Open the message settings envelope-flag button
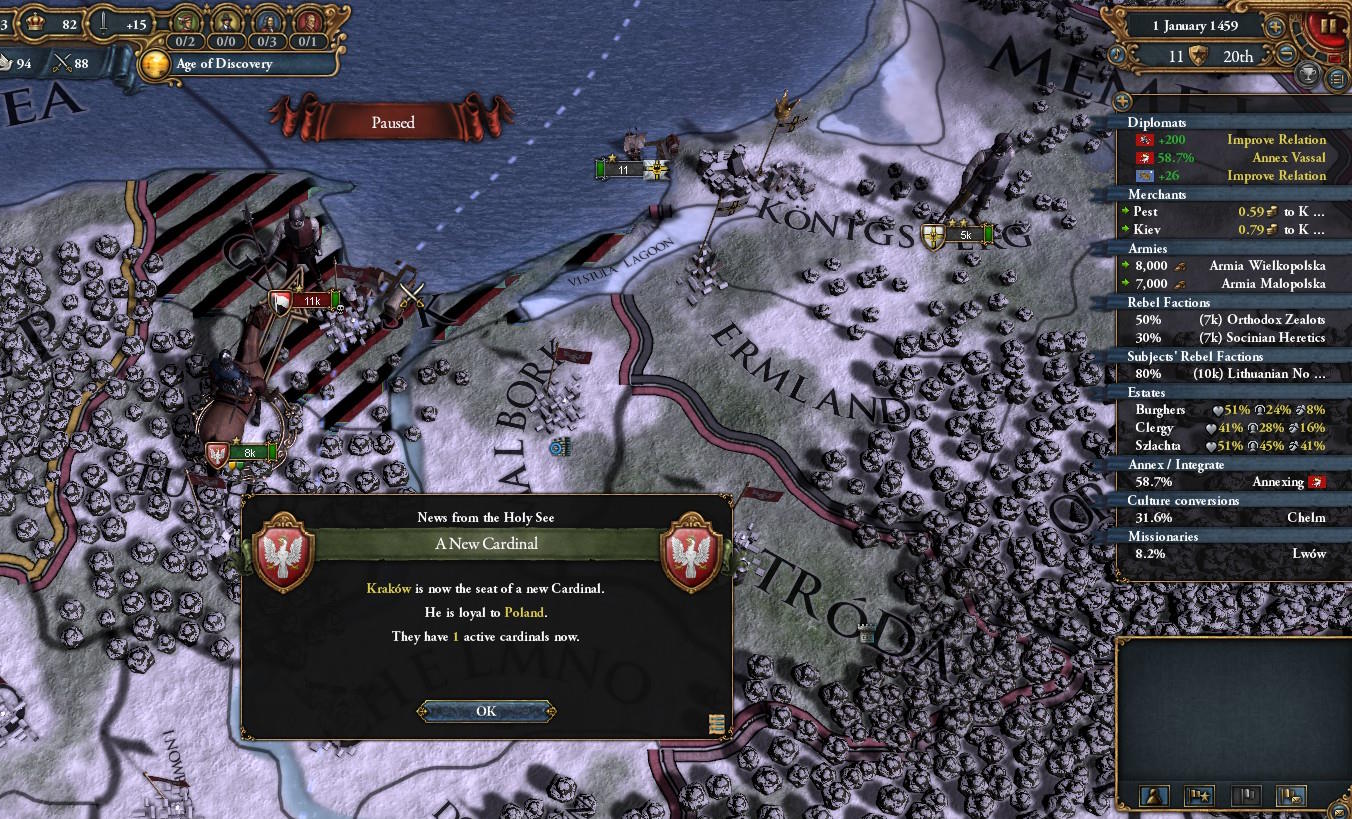 click(x=1291, y=796)
